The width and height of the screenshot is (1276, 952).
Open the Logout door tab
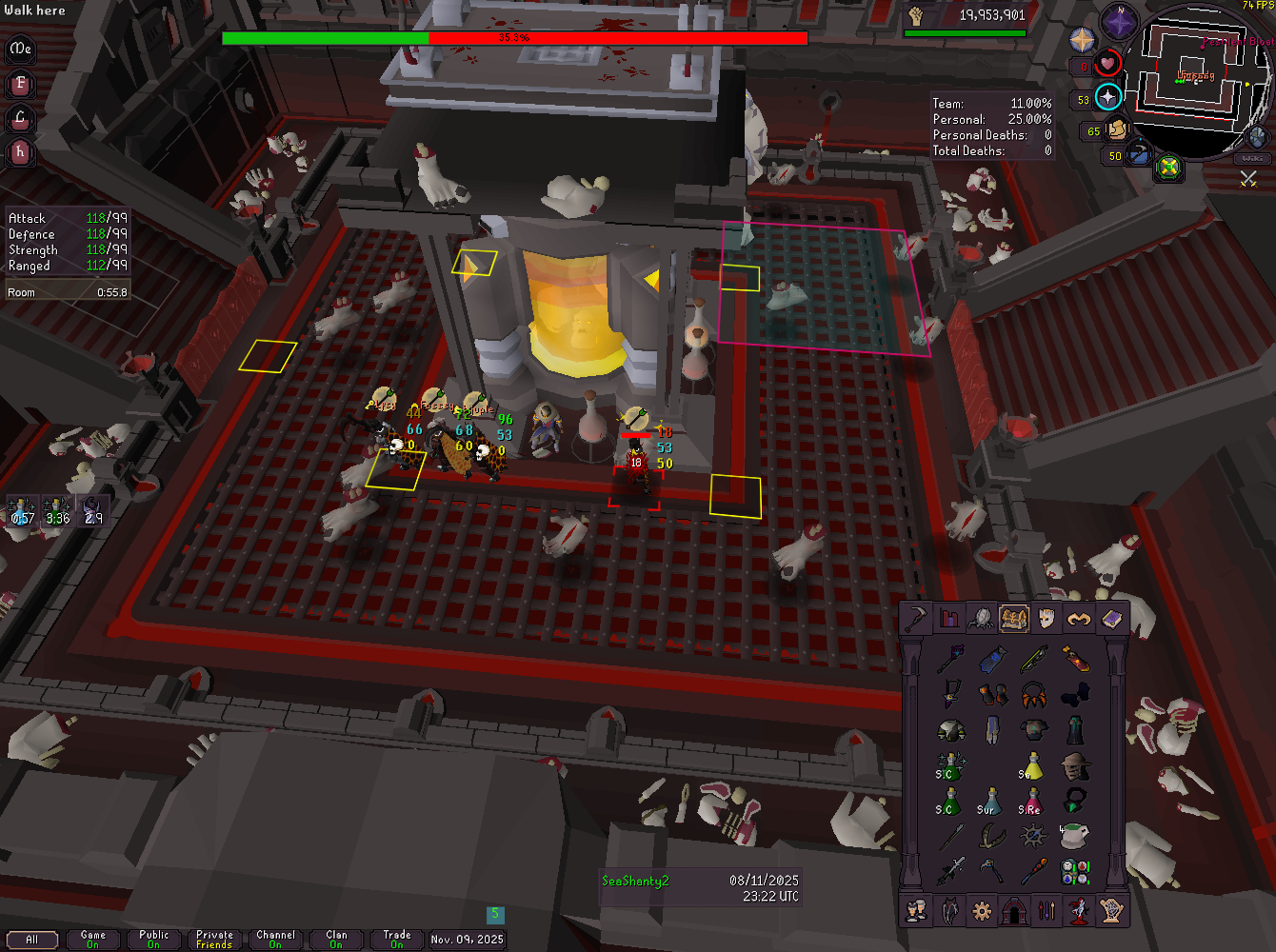click(x=1014, y=911)
